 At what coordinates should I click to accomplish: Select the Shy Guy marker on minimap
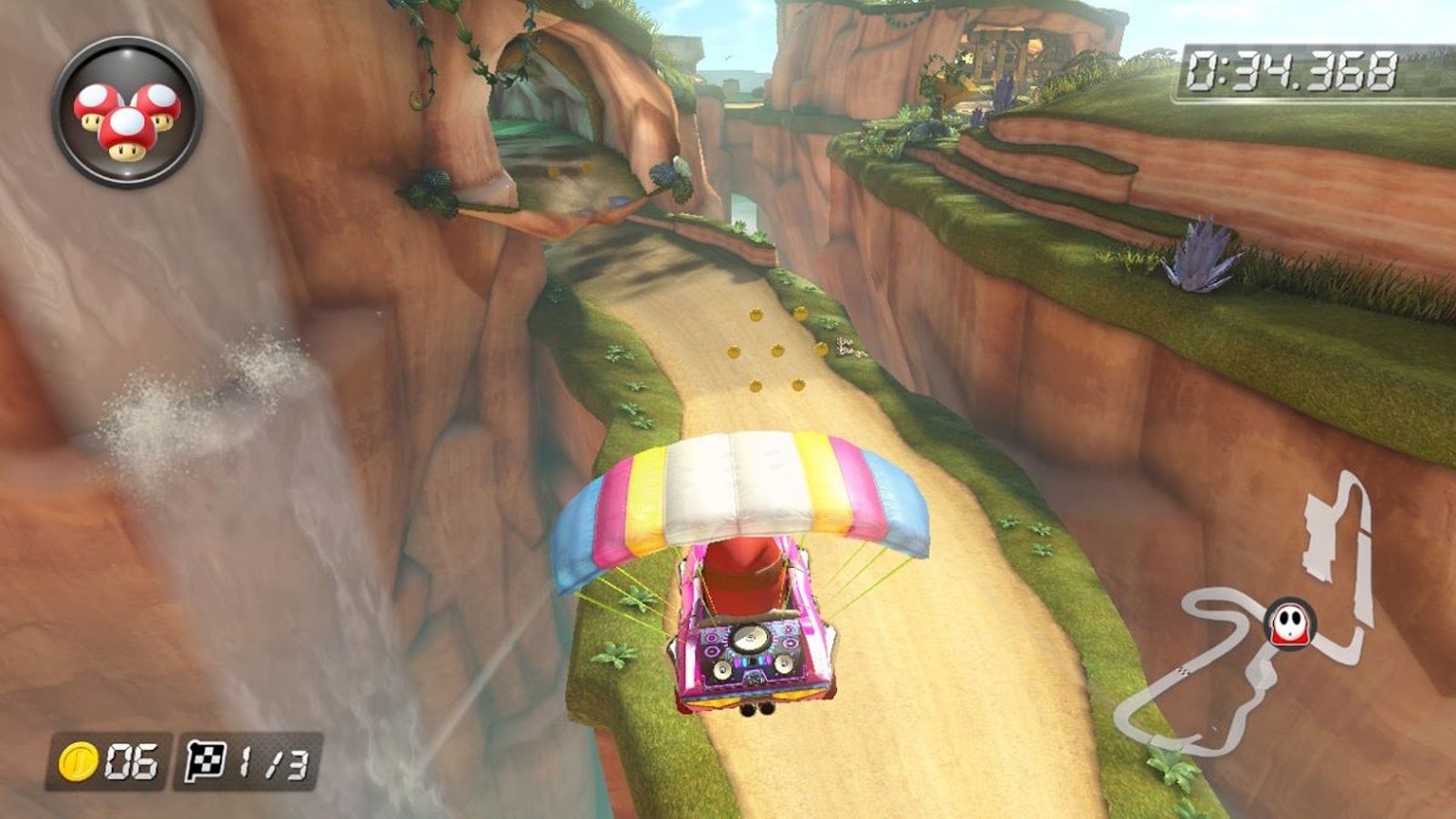(x=1289, y=624)
